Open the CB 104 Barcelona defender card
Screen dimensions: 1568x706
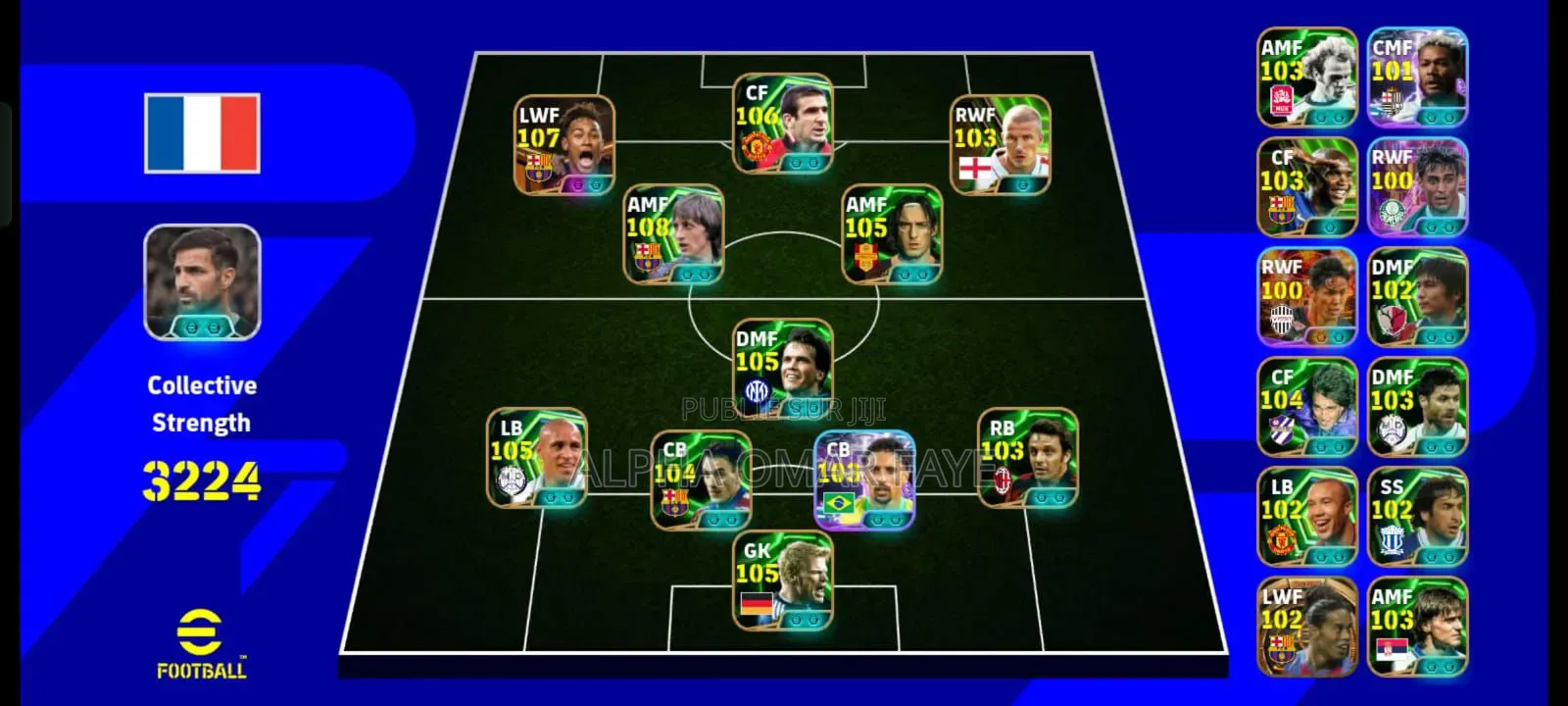tap(701, 480)
